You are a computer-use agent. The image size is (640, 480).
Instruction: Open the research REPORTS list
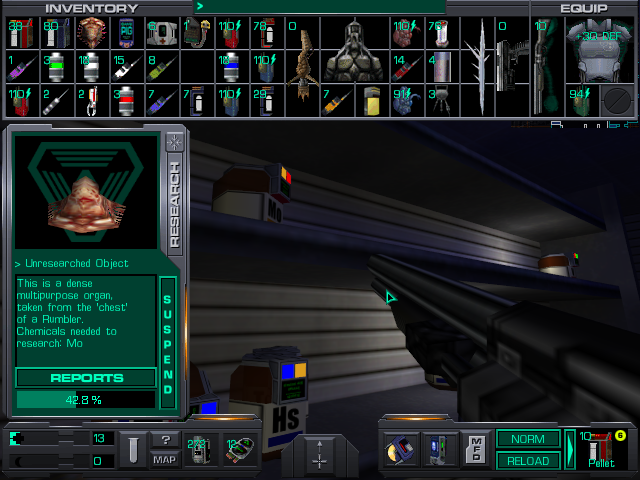click(x=86, y=378)
